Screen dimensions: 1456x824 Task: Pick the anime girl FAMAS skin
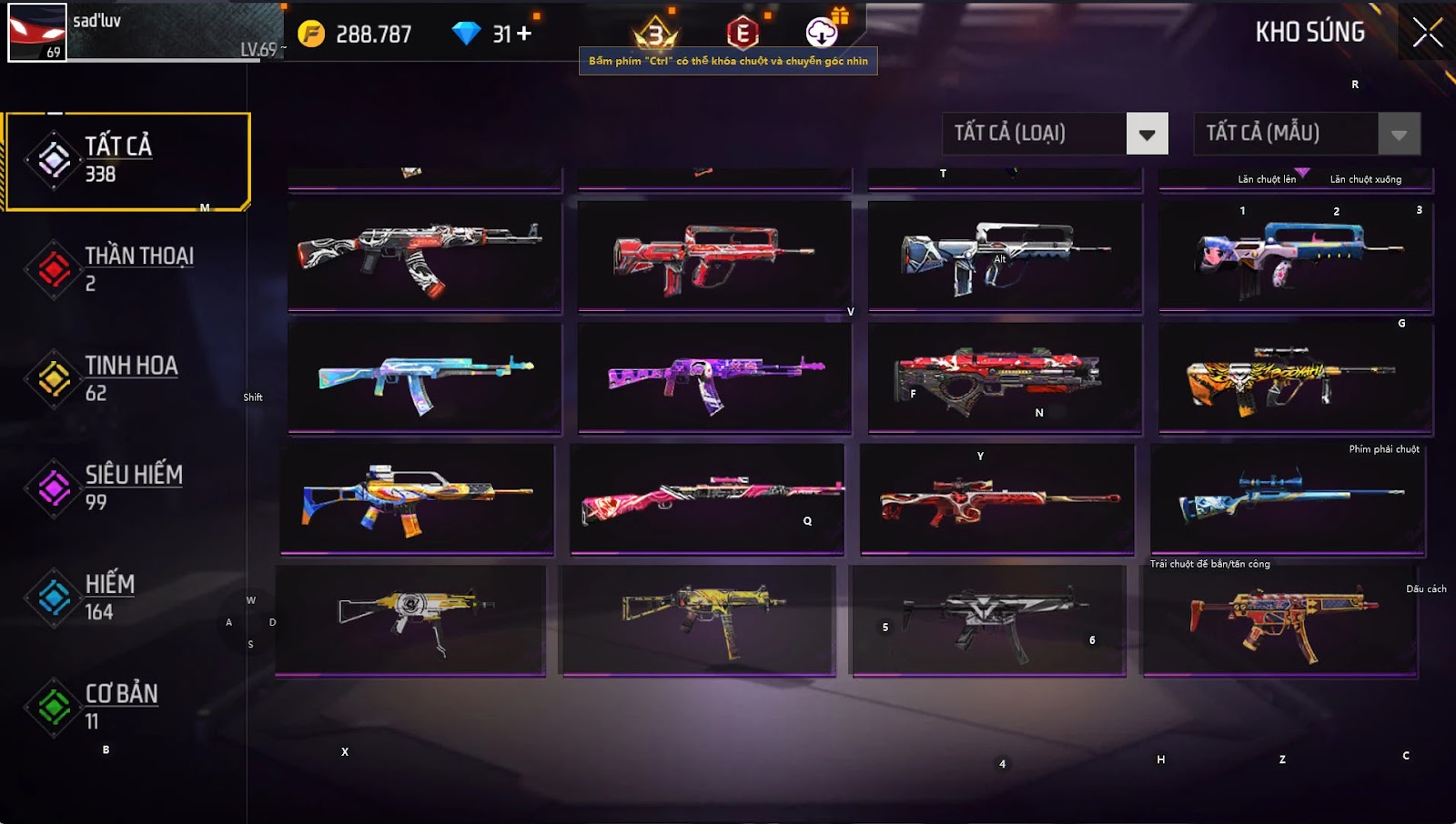point(1295,256)
